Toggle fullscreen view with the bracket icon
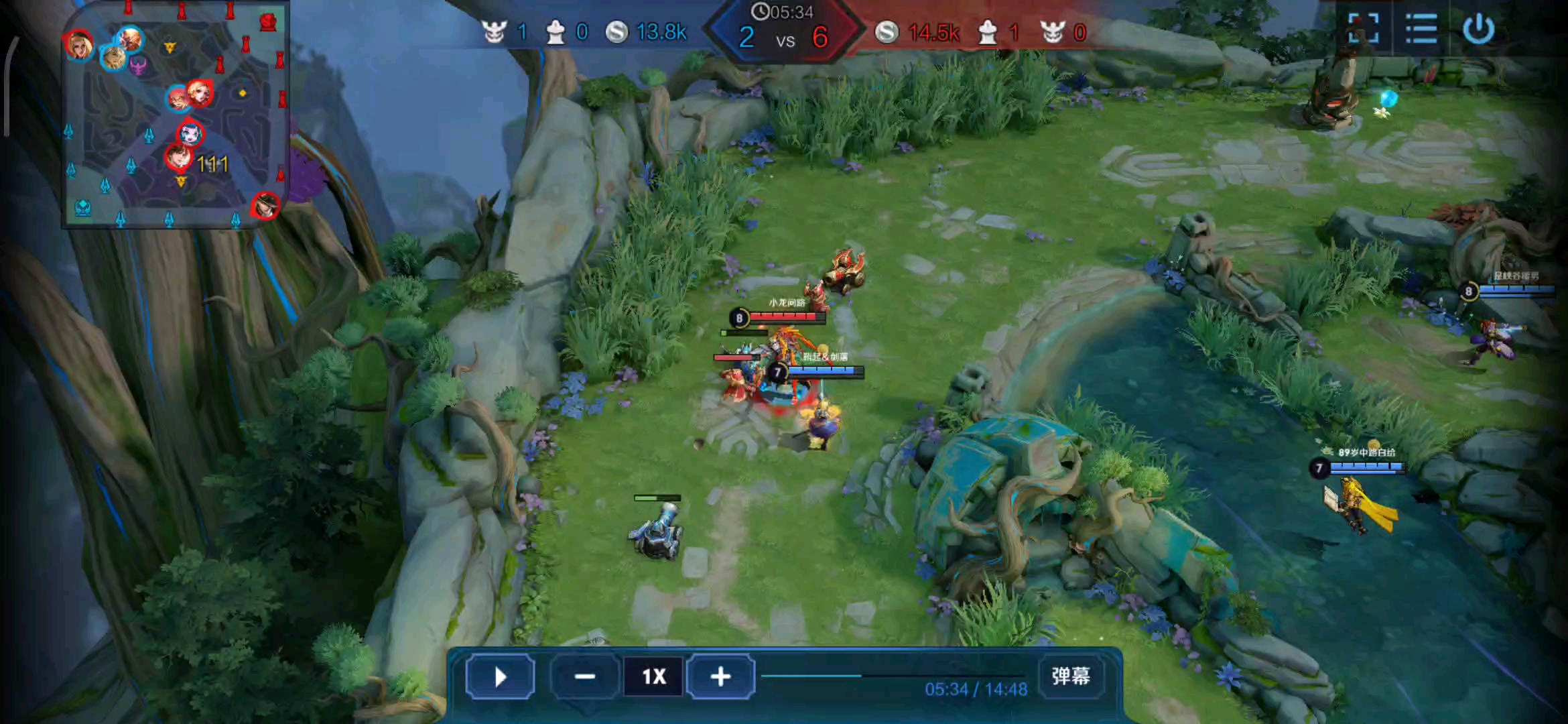This screenshot has width=1568, height=724. [1363, 29]
